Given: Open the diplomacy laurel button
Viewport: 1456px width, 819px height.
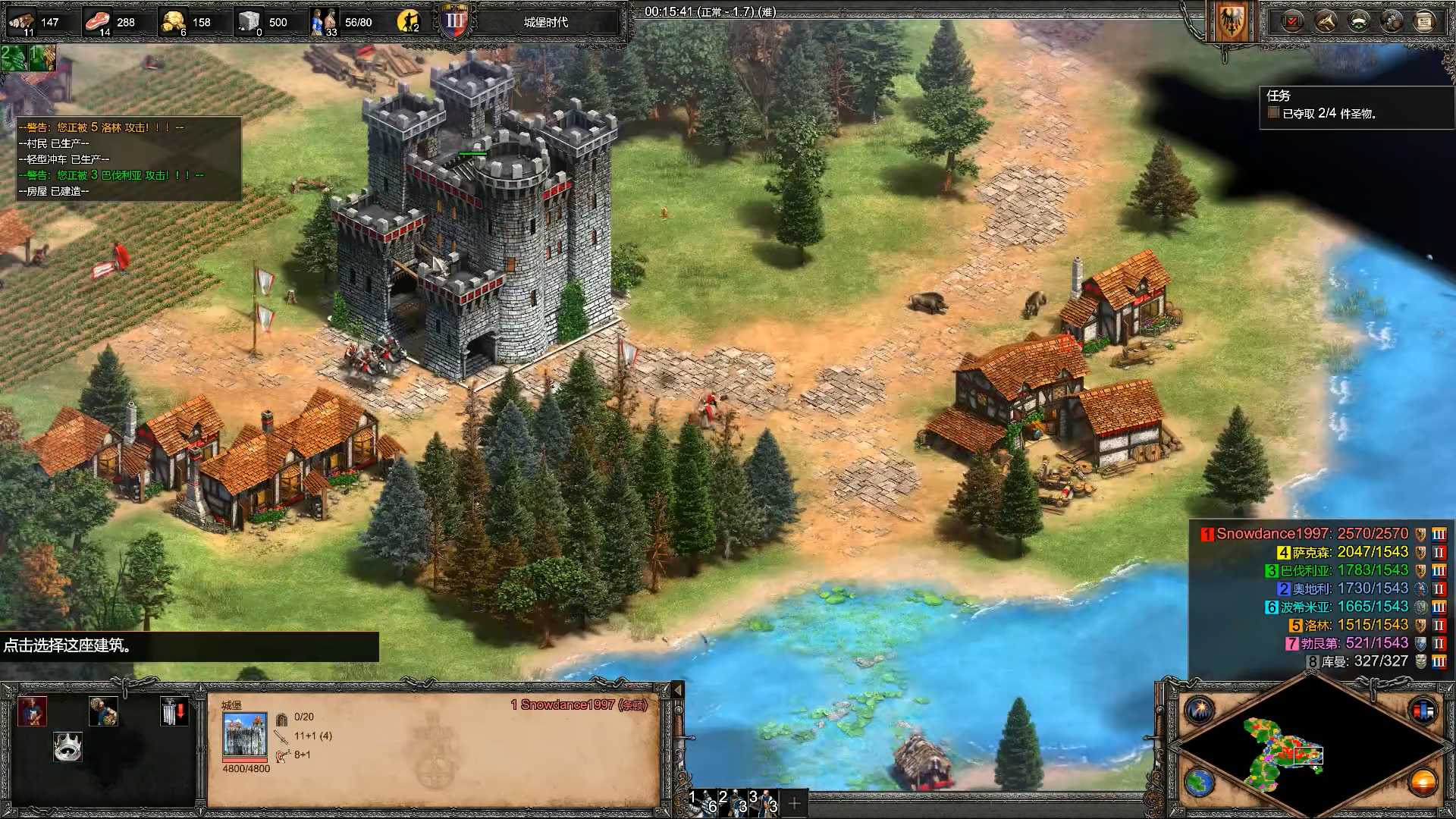Looking at the screenshot, I should 1359,21.
